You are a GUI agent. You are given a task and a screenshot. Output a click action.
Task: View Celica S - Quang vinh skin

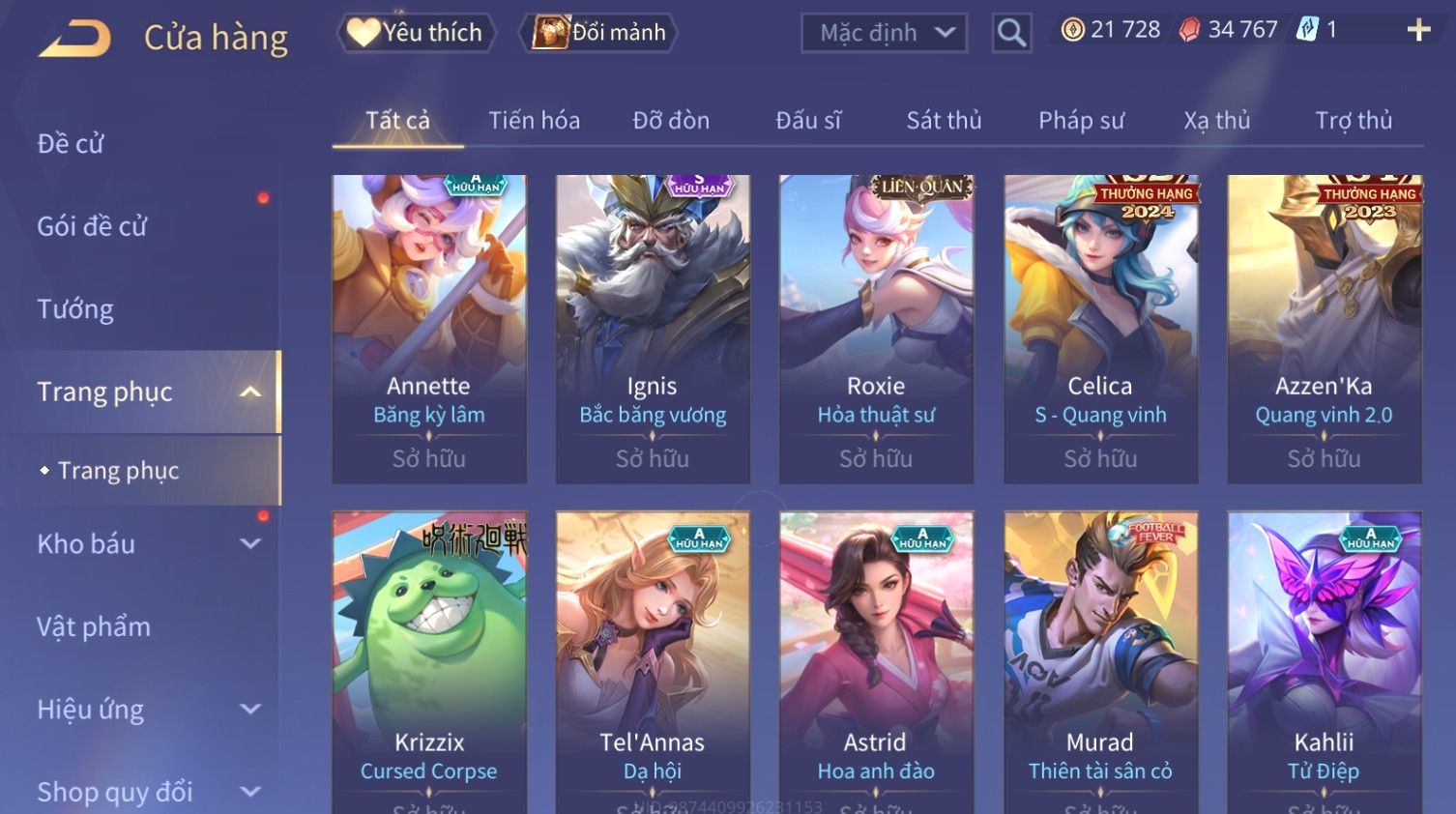pyautogui.click(x=1100, y=329)
